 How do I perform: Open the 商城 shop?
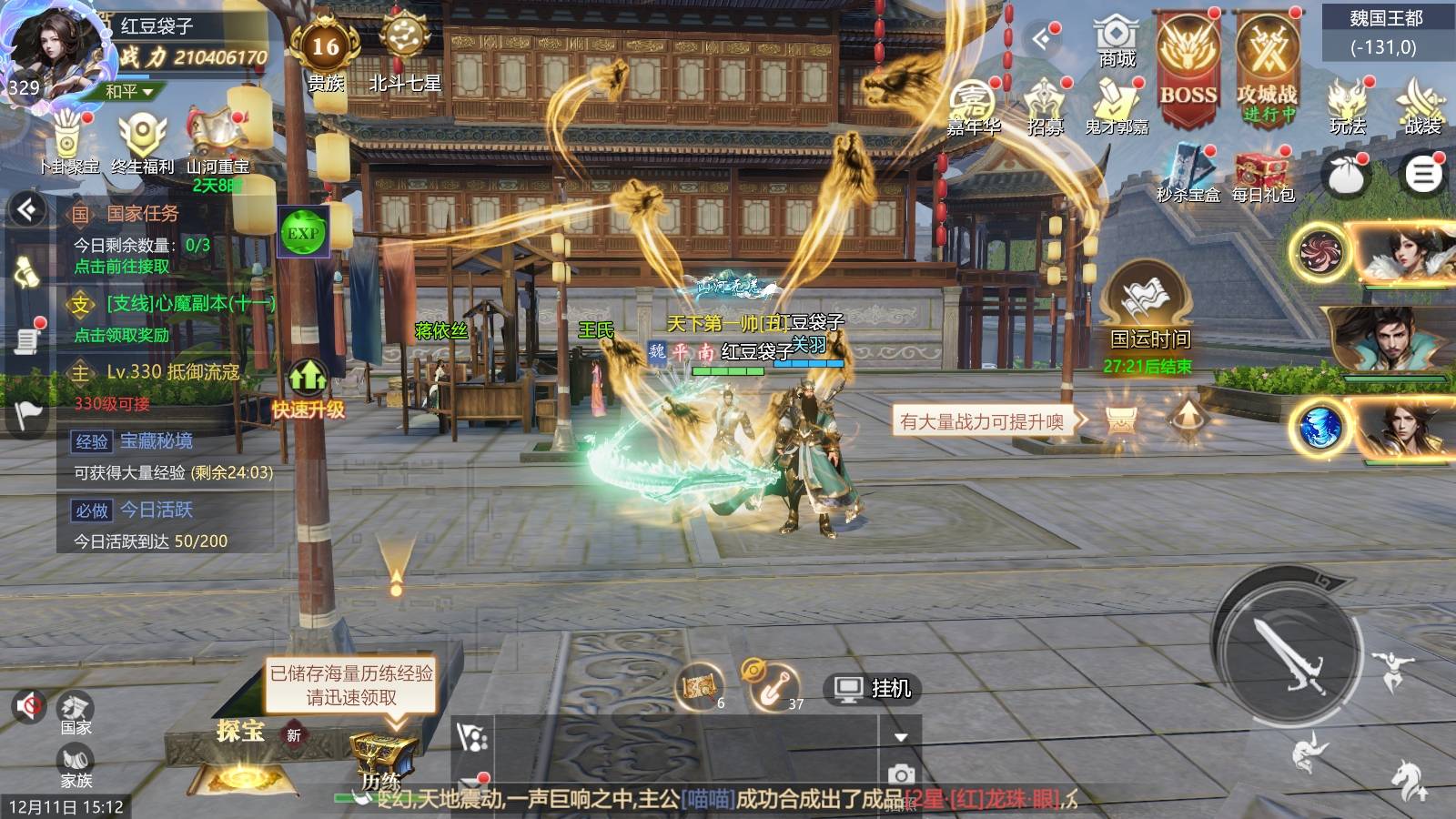[1116, 42]
